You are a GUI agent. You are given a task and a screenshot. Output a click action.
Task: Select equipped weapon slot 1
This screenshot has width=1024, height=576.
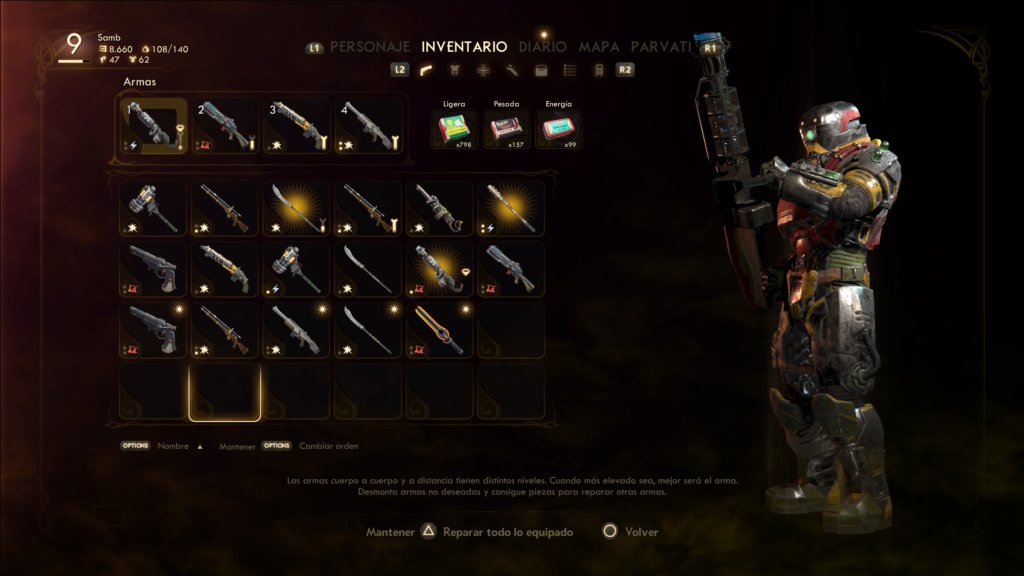153,126
